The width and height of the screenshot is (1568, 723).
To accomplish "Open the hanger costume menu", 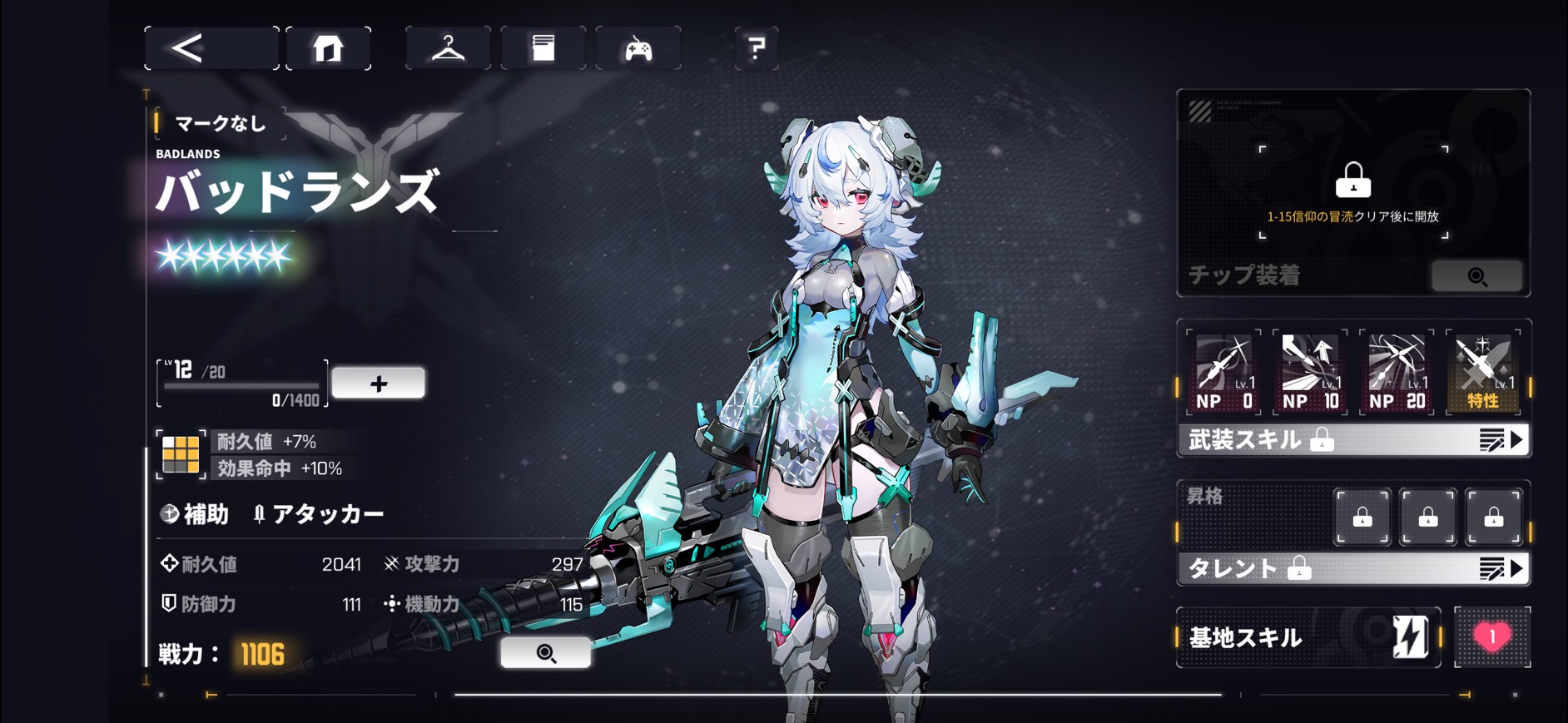I will click(448, 48).
